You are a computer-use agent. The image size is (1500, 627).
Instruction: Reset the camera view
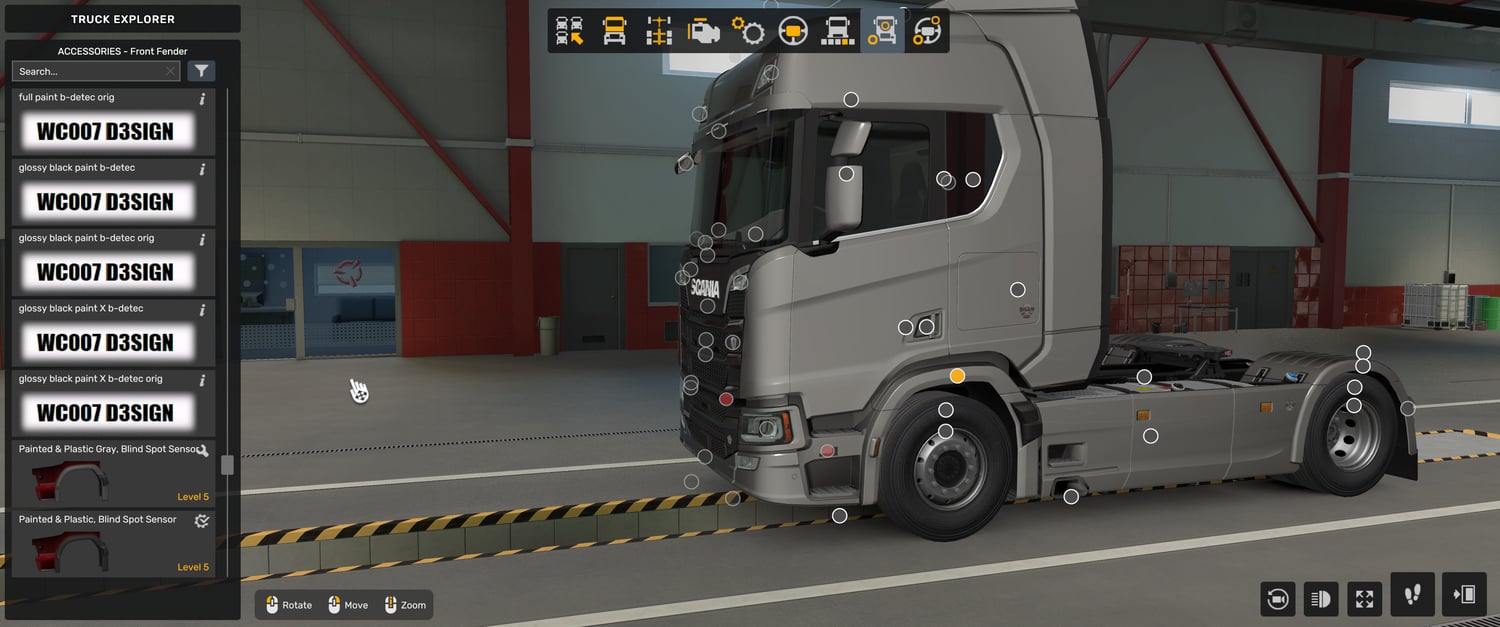tap(1277, 599)
